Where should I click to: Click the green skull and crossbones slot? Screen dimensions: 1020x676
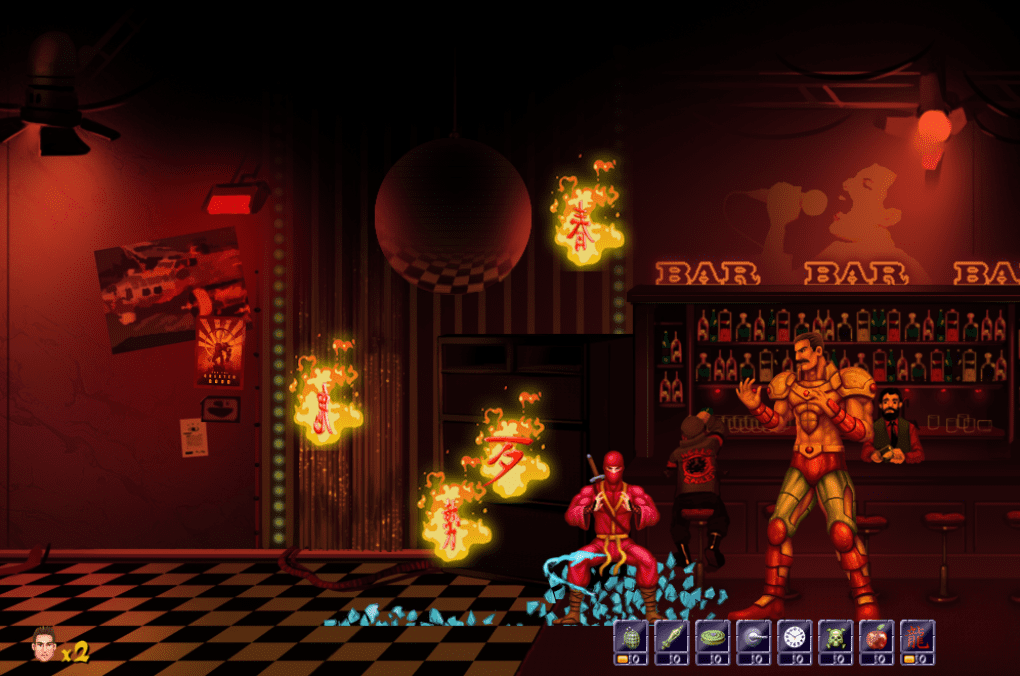pos(835,638)
